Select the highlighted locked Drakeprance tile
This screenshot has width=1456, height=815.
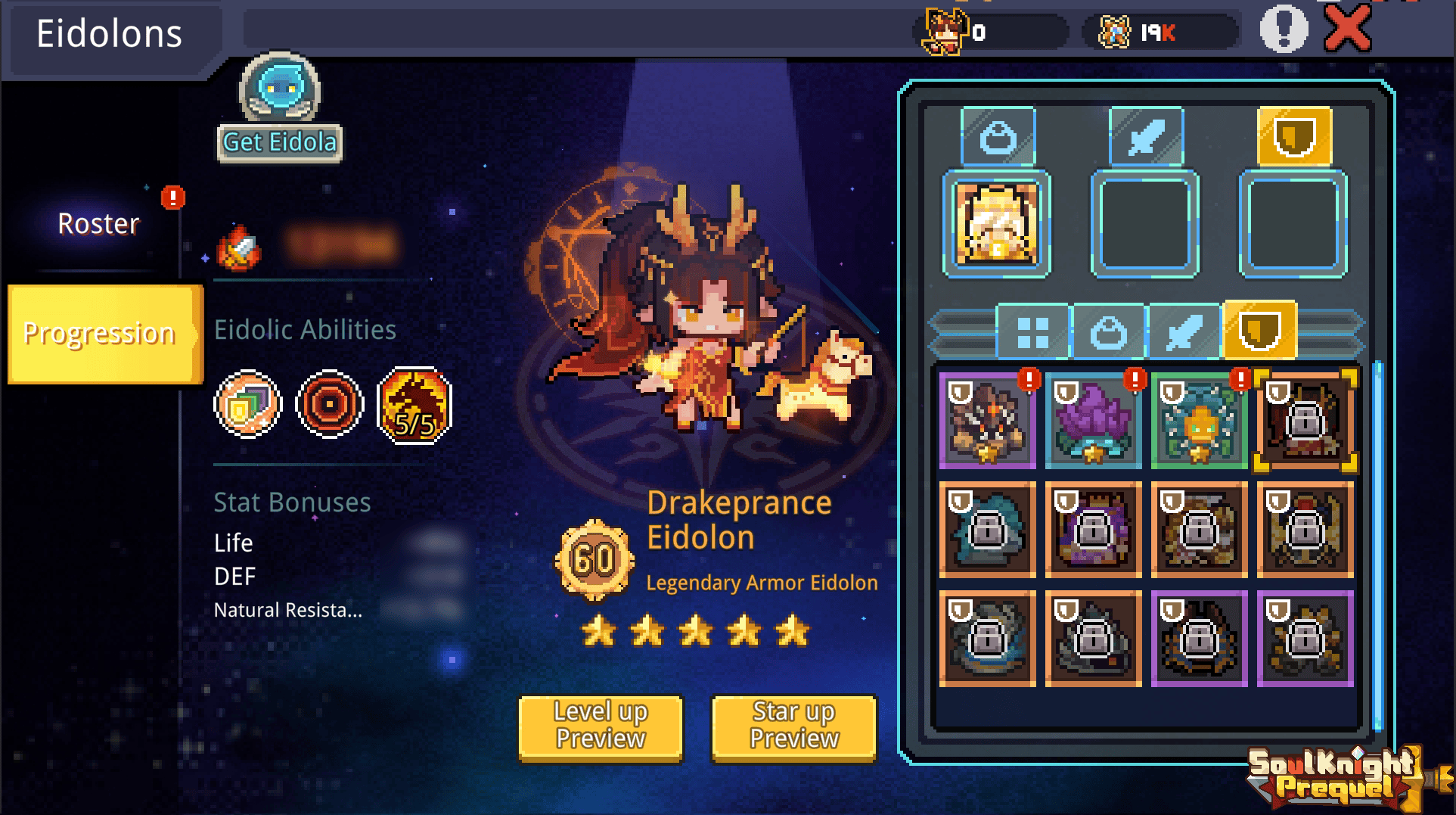point(1305,421)
